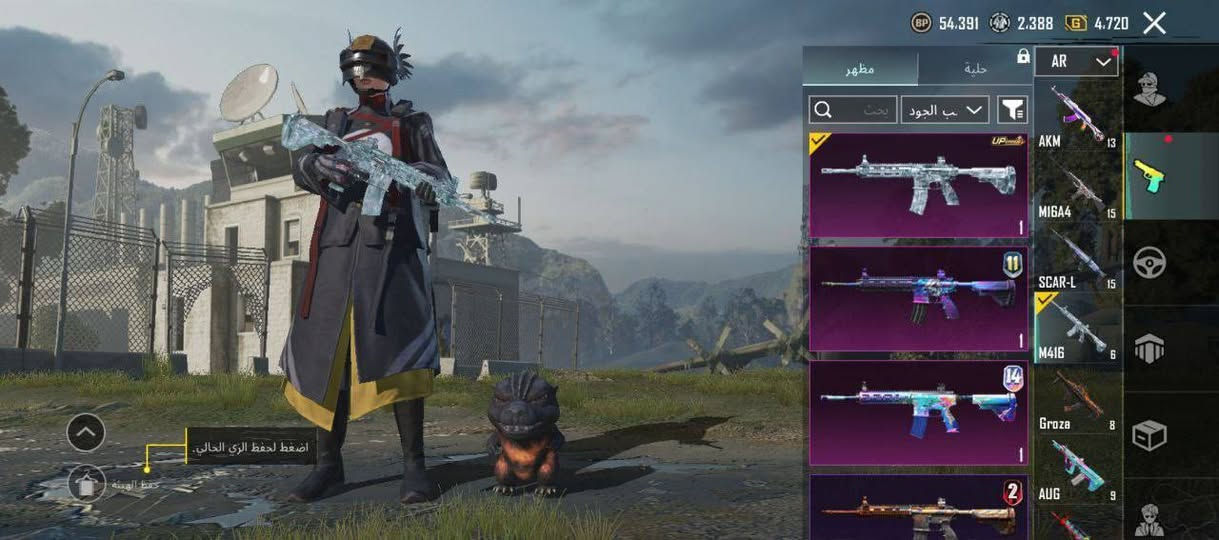
Task: Select the equipped glacier M416 skin
Action: (918, 185)
